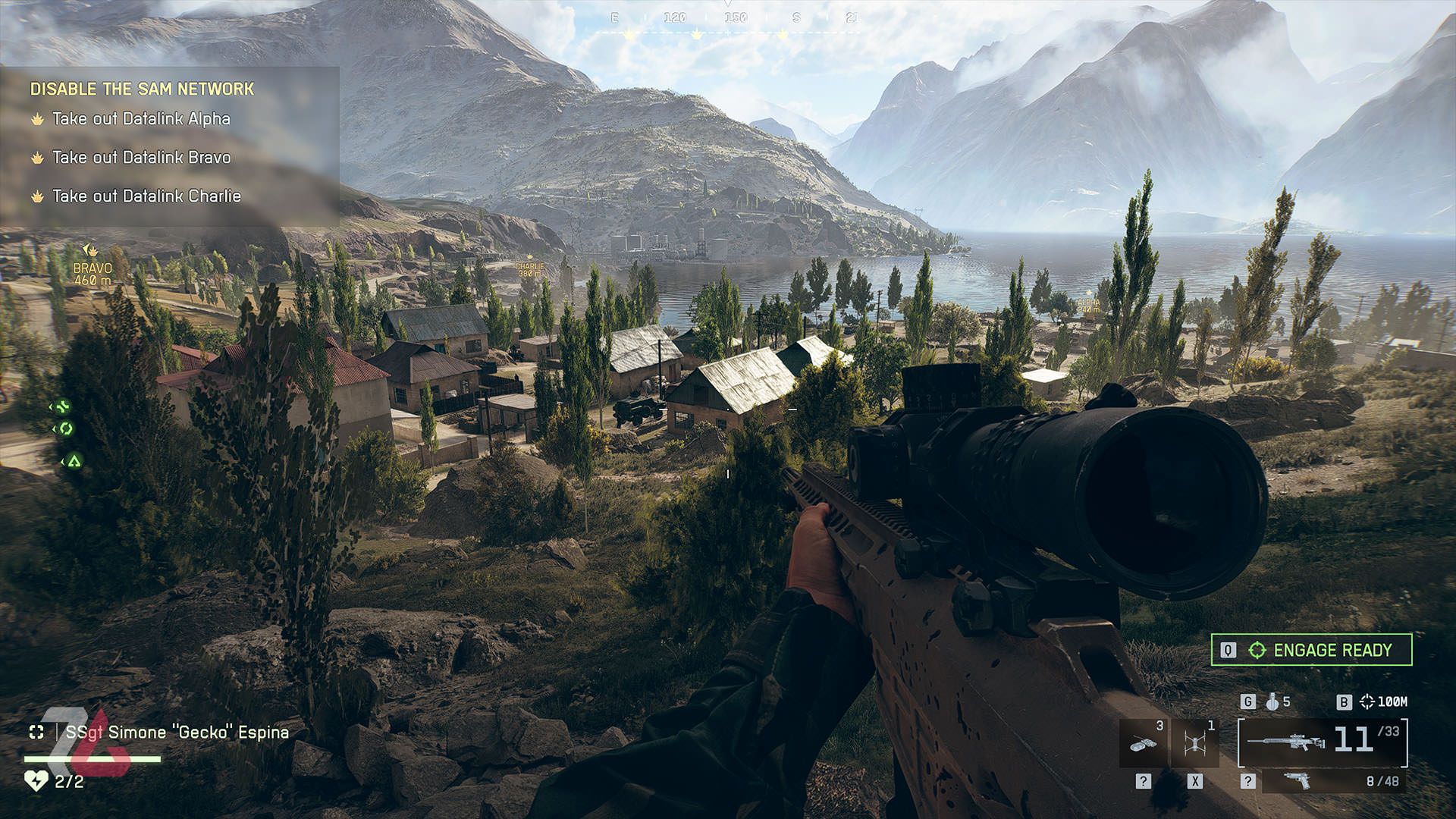The height and width of the screenshot is (819, 1456).
Task: Activate the Engage Ready squad command
Action: click(1311, 650)
